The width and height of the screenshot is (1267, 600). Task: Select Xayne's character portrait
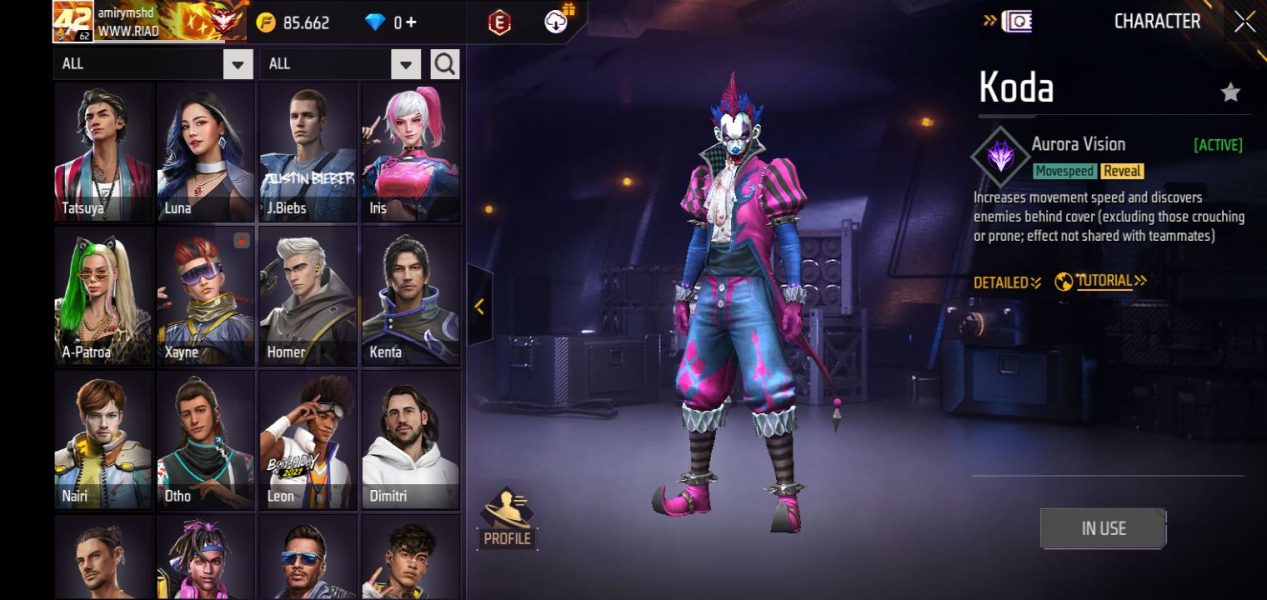click(205, 296)
